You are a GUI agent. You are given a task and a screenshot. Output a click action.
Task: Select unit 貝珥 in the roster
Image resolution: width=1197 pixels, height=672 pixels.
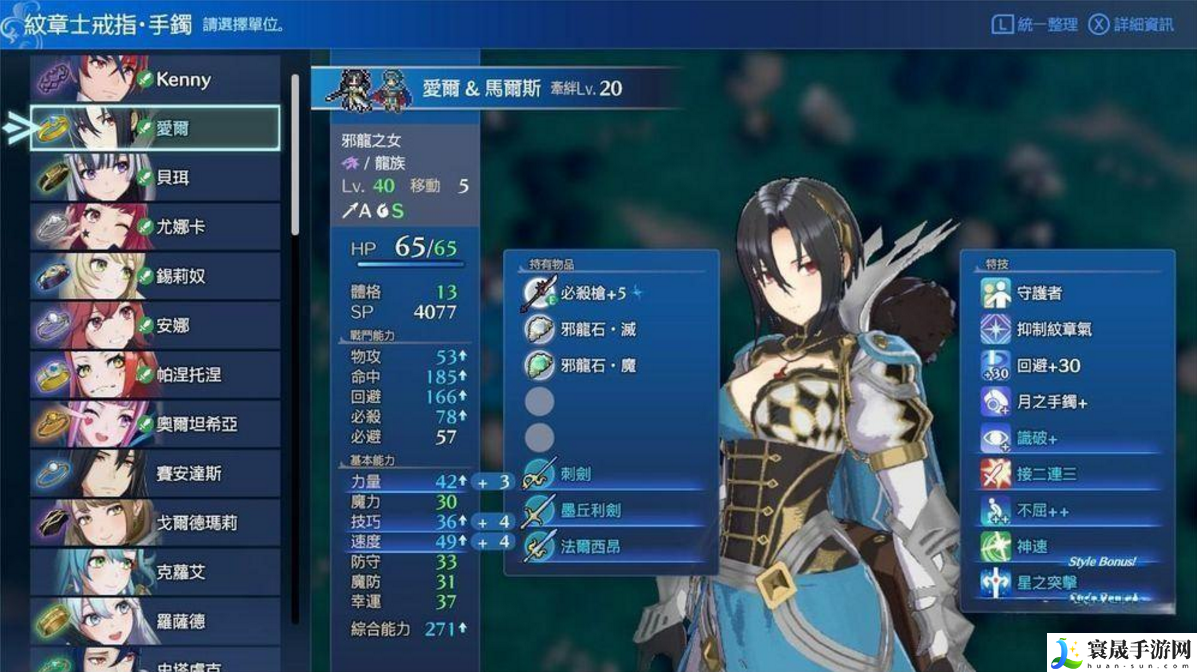tap(155, 177)
